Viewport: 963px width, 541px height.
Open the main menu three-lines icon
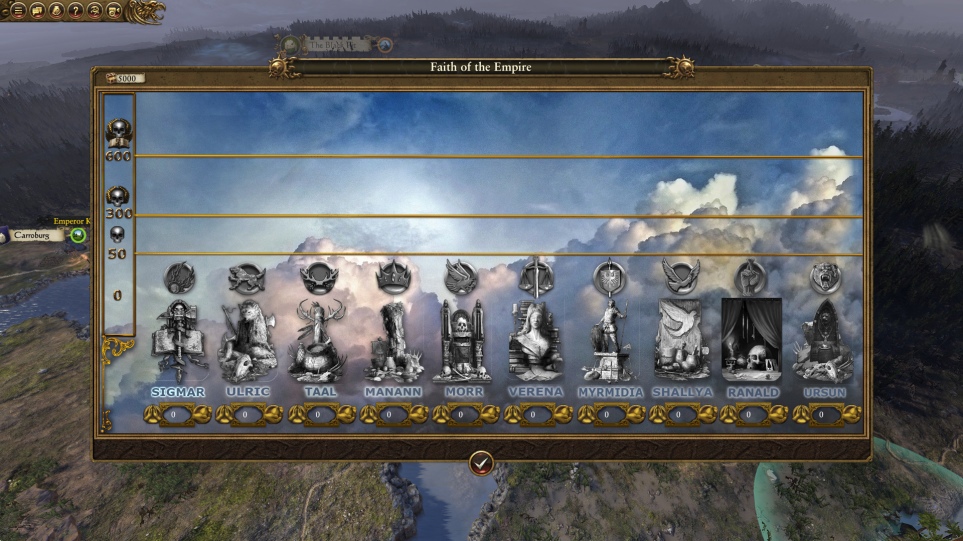coord(17,10)
